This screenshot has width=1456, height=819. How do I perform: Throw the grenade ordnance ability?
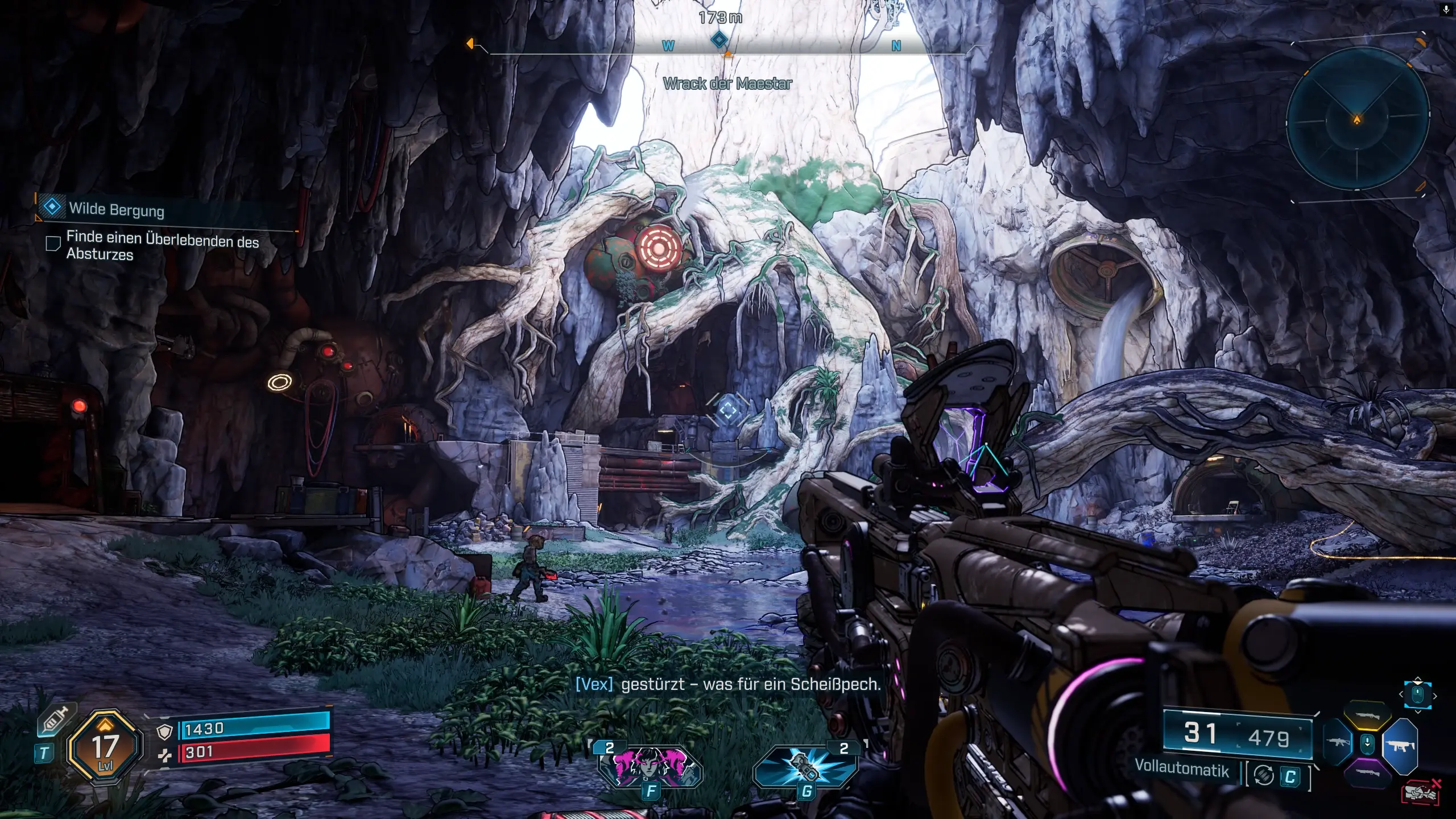click(805, 765)
